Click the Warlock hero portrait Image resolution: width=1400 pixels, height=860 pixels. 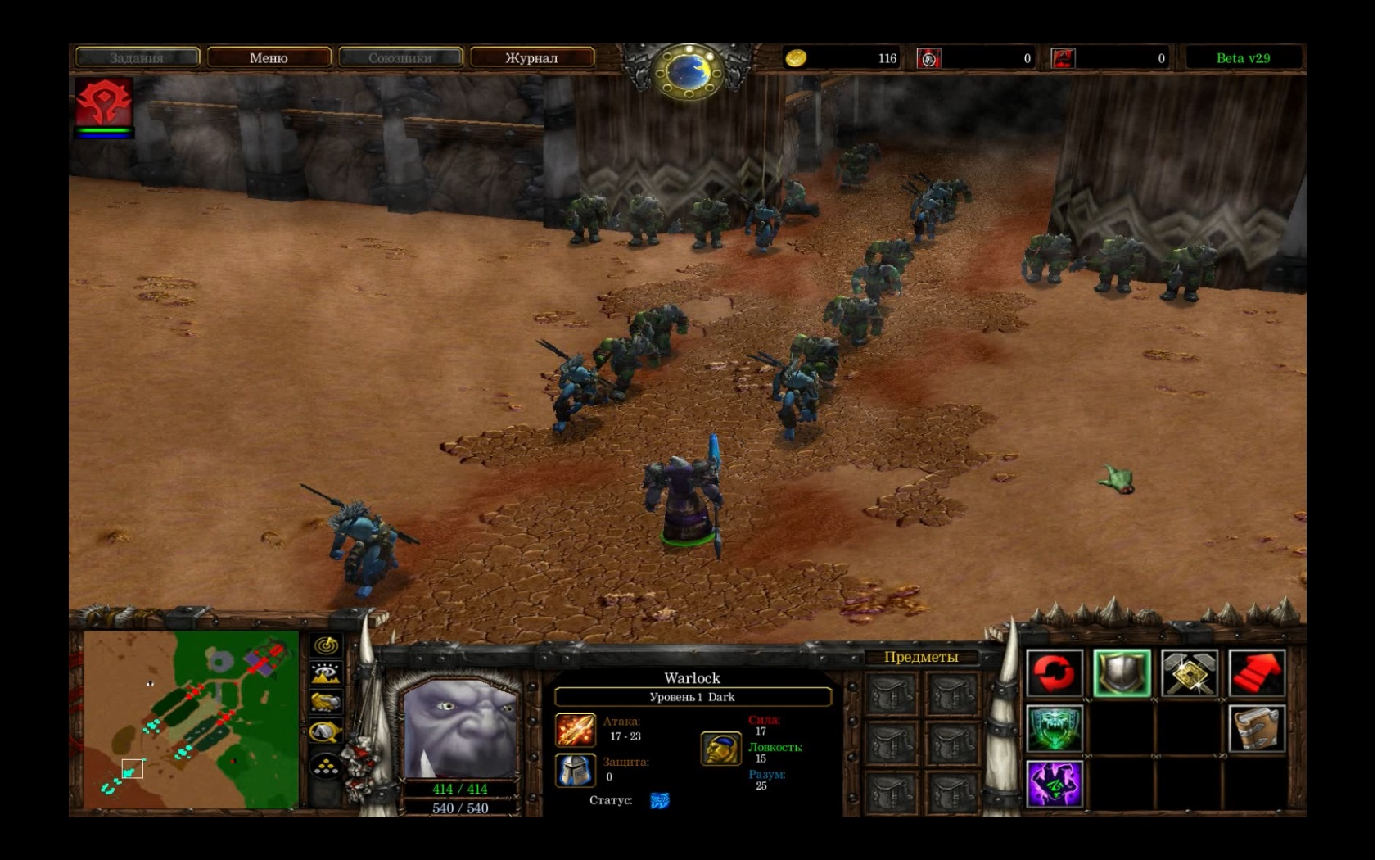point(460,731)
